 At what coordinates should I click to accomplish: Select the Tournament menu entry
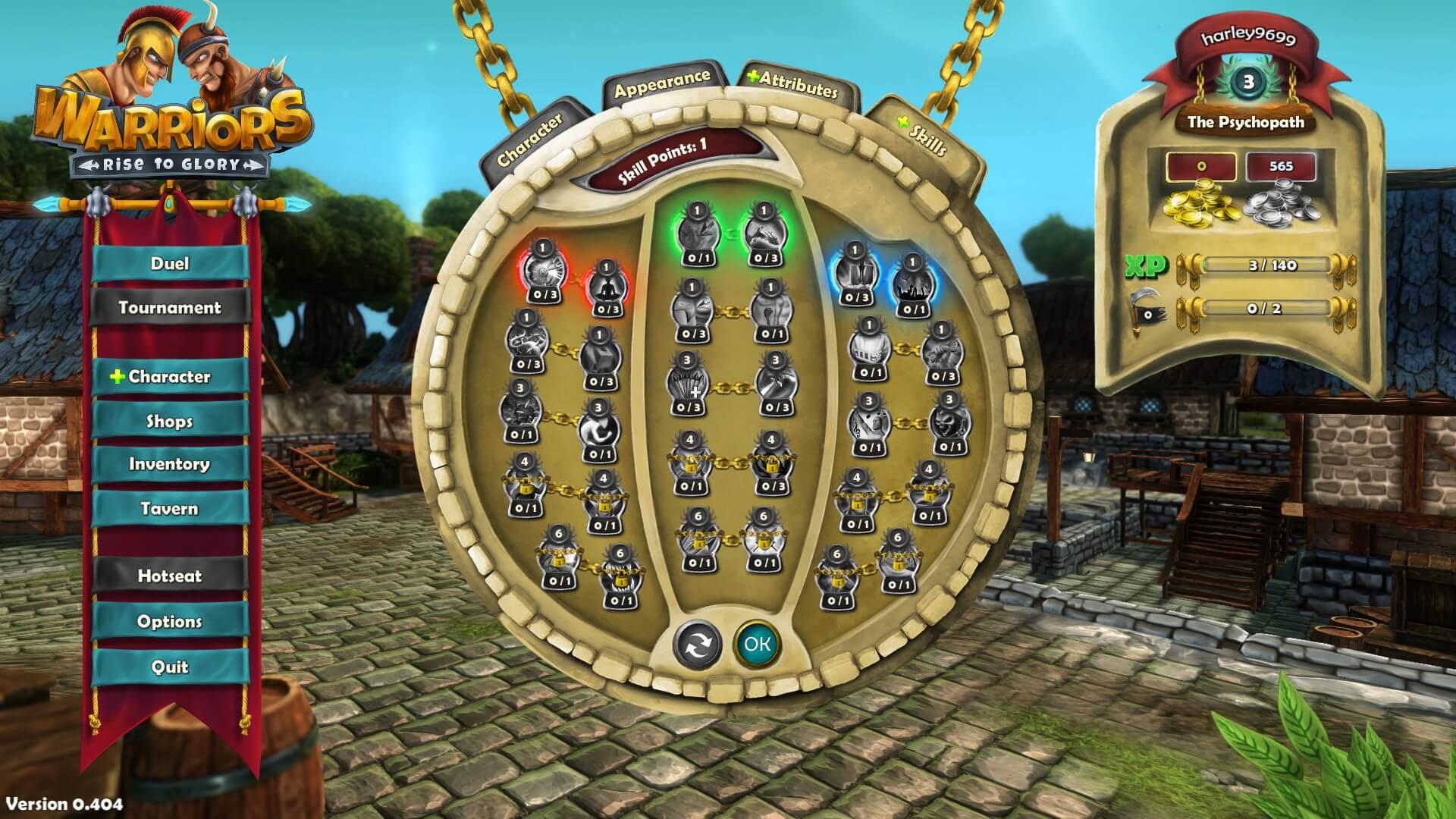tap(170, 308)
